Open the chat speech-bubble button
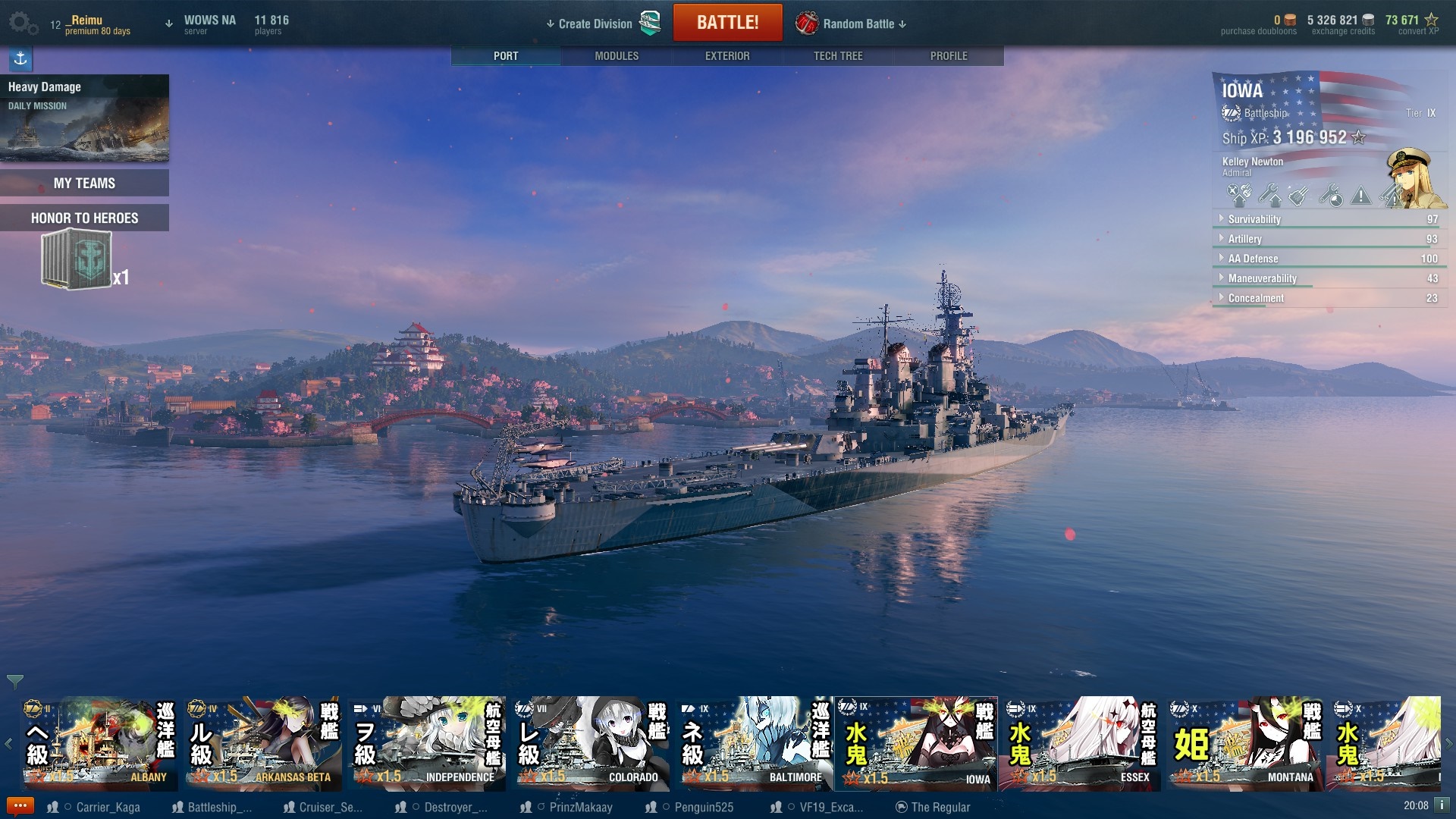Screen dimensions: 1456x819 20,805
